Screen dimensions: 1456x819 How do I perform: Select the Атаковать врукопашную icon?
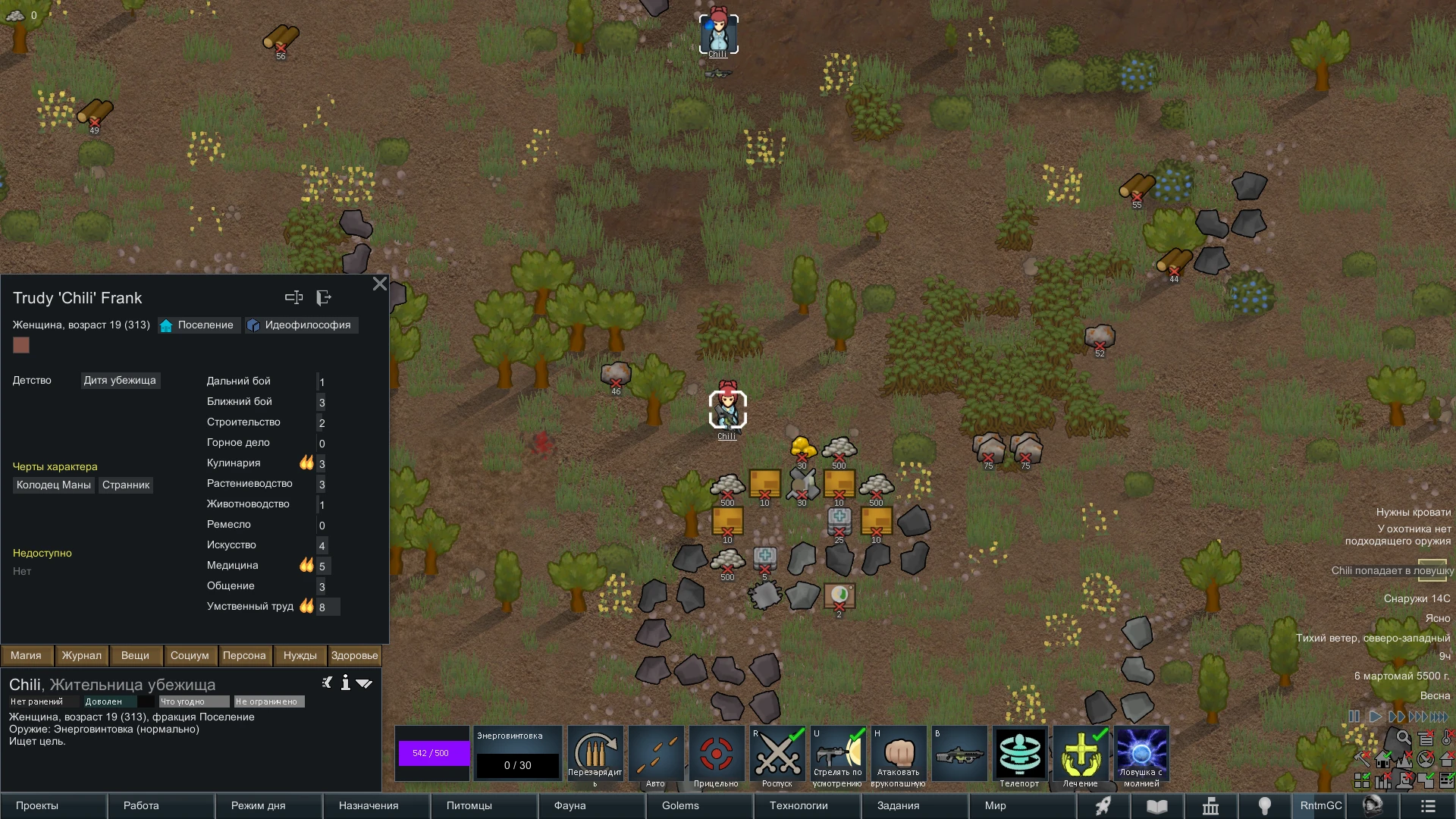click(x=898, y=753)
